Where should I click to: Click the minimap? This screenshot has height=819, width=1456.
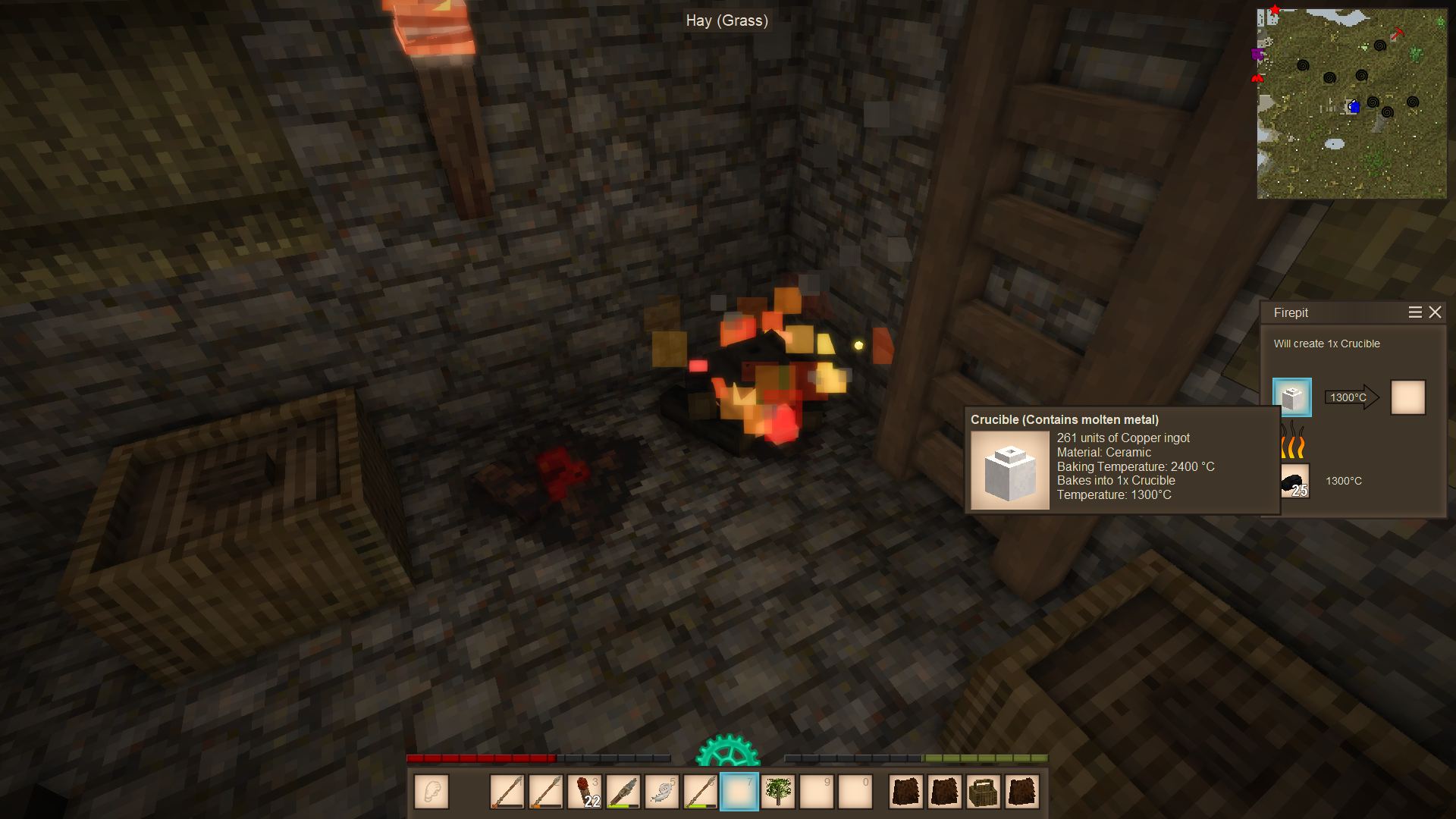point(1351,104)
